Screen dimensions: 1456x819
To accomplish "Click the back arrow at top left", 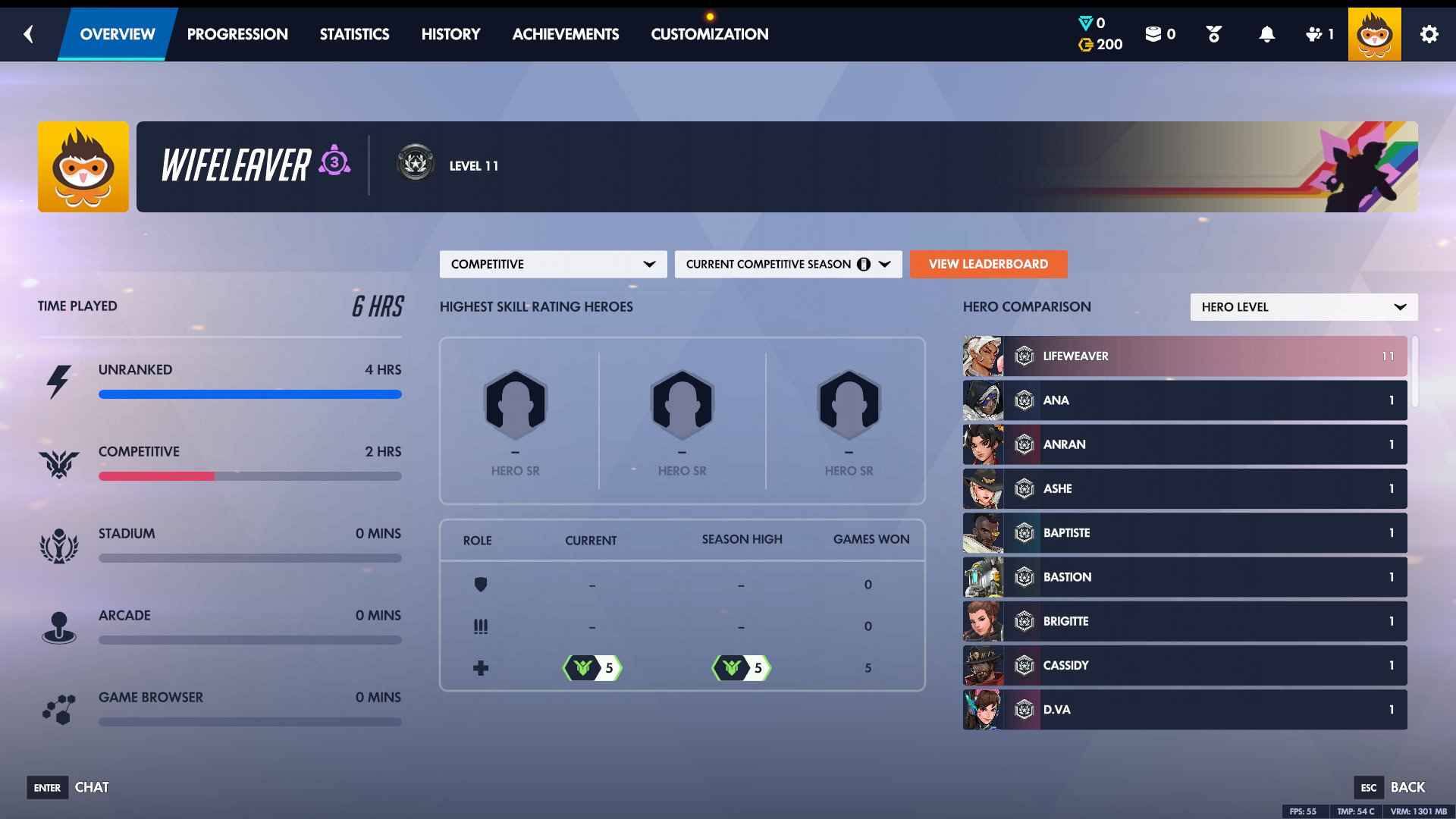I will point(28,33).
